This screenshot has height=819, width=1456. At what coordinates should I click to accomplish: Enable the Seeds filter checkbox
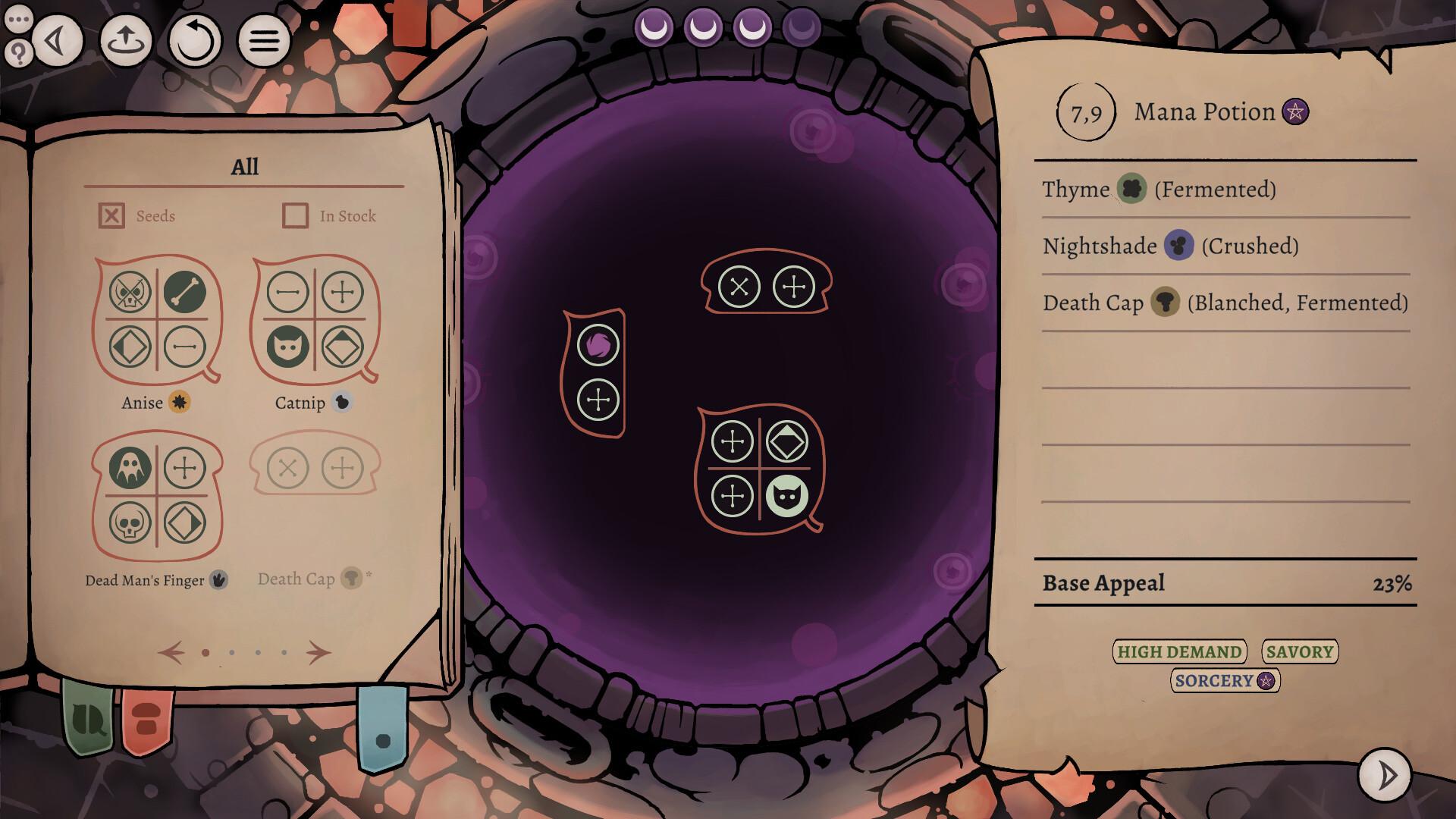click(112, 215)
